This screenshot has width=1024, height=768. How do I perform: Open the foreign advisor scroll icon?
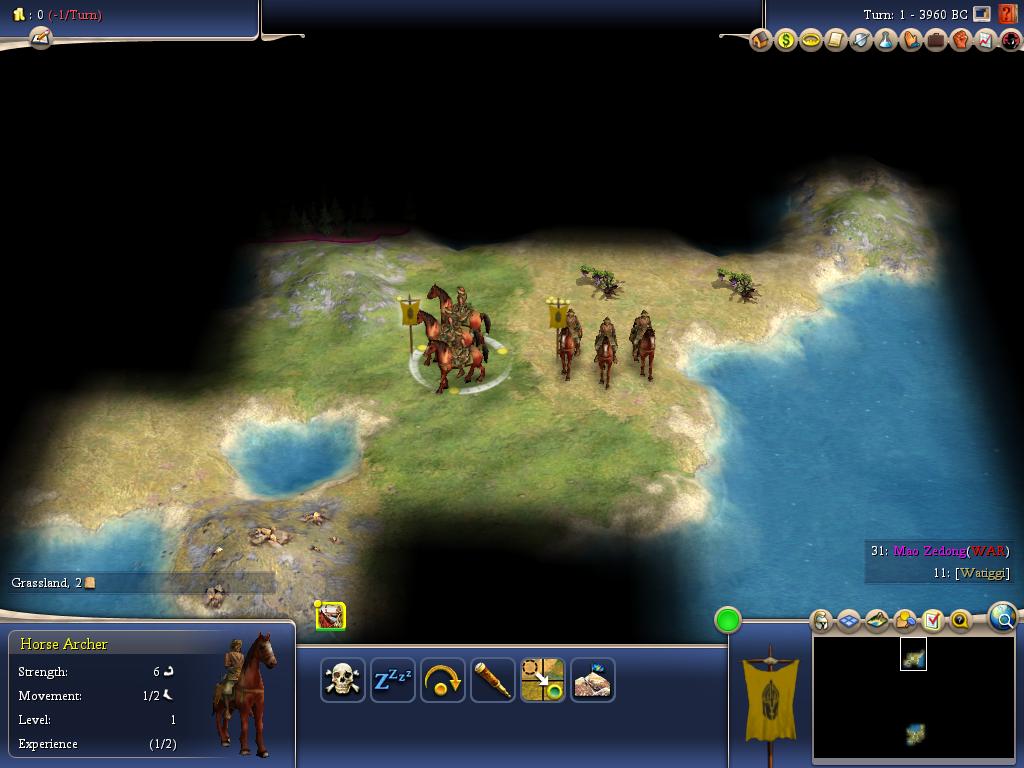(x=836, y=40)
